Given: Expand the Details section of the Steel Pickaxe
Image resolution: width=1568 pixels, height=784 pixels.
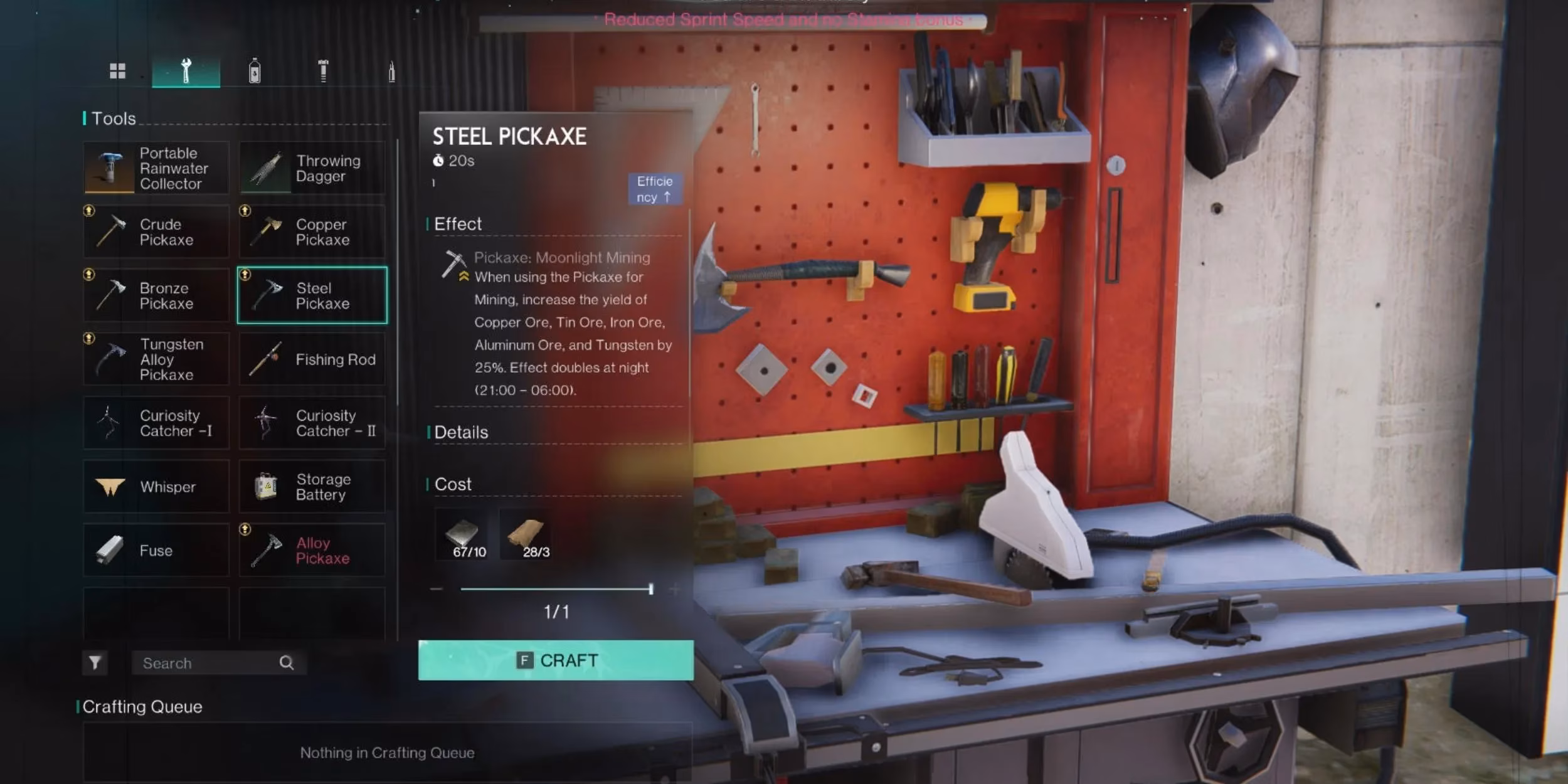Looking at the screenshot, I should (462, 432).
